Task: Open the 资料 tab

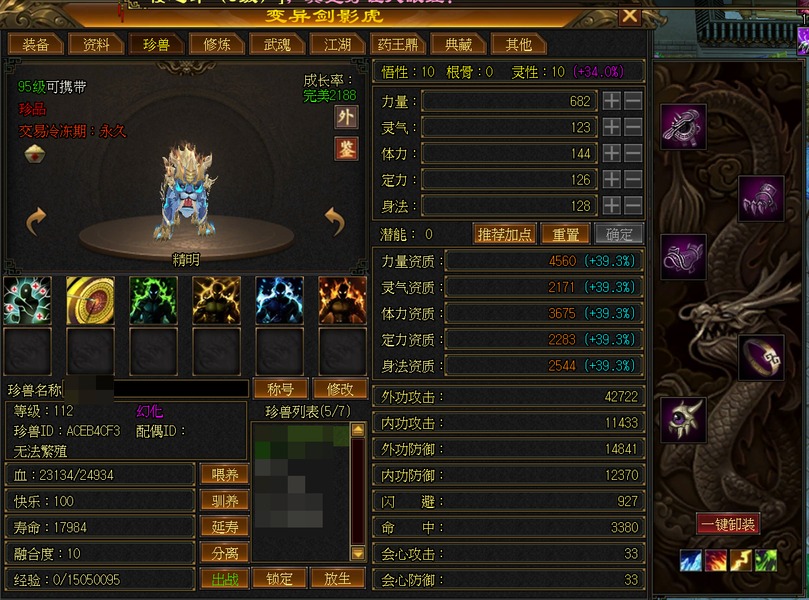Action: pyautogui.click(x=97, y=44)
